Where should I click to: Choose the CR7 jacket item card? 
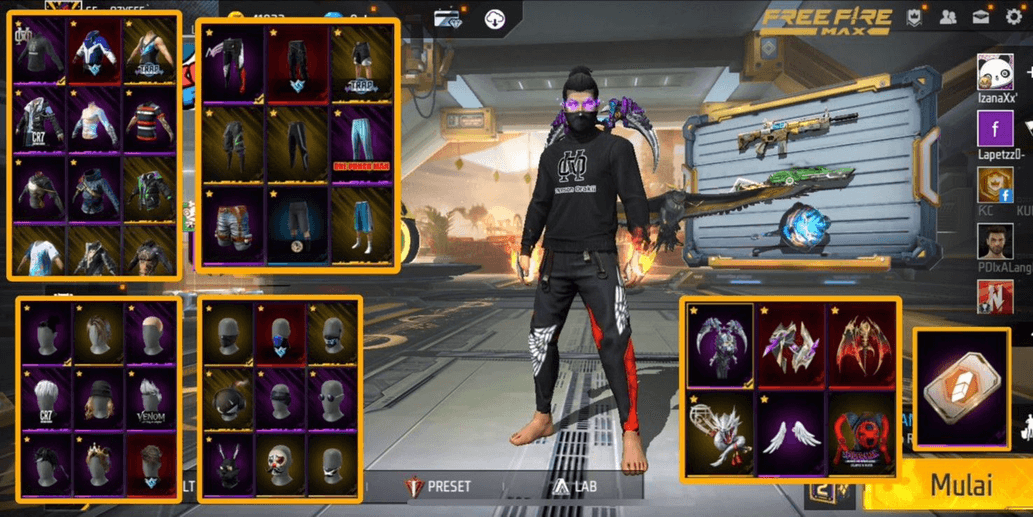tap(38, 122)
